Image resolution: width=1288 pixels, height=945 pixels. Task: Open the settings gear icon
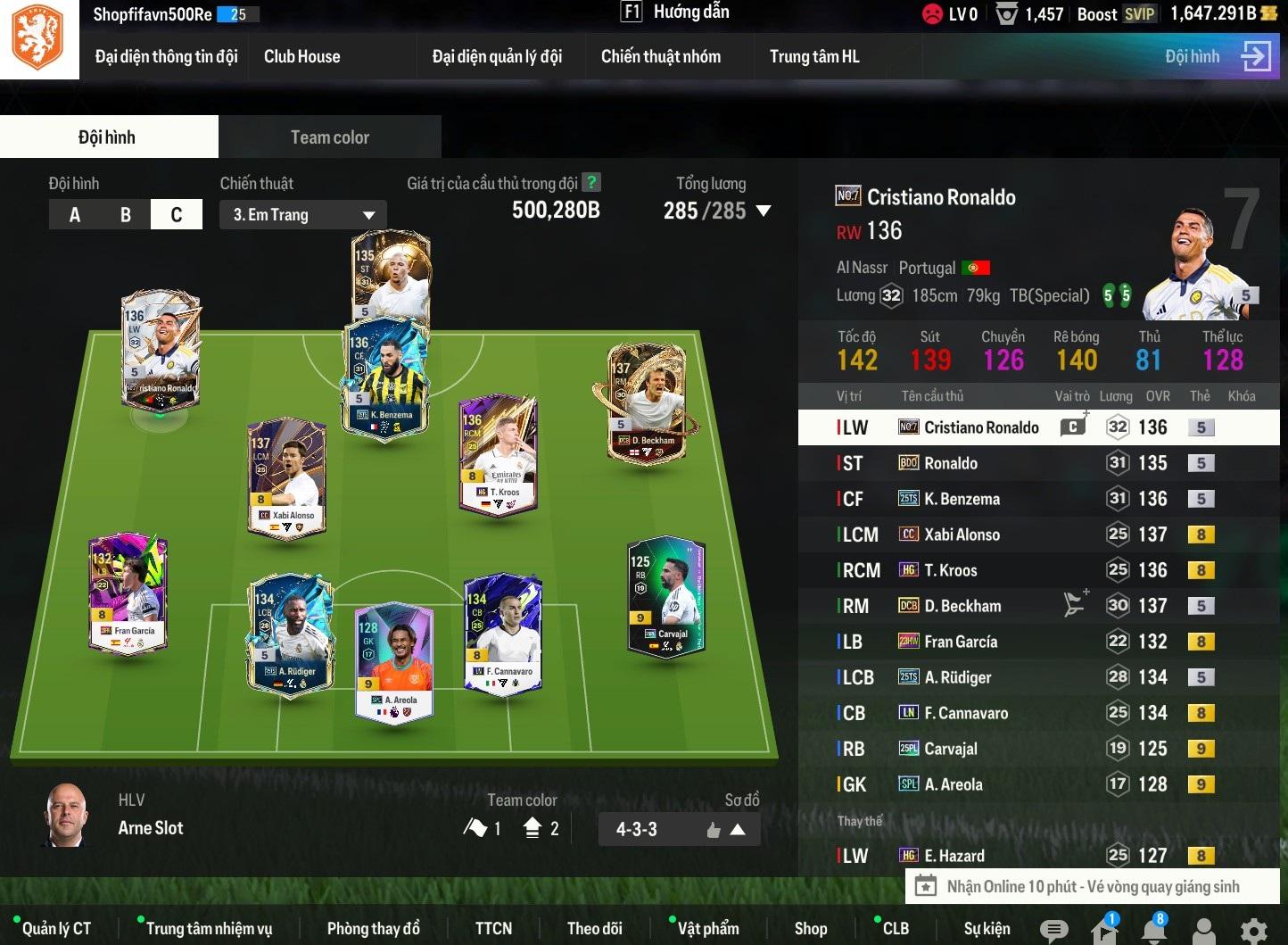tap(1253, 930)
